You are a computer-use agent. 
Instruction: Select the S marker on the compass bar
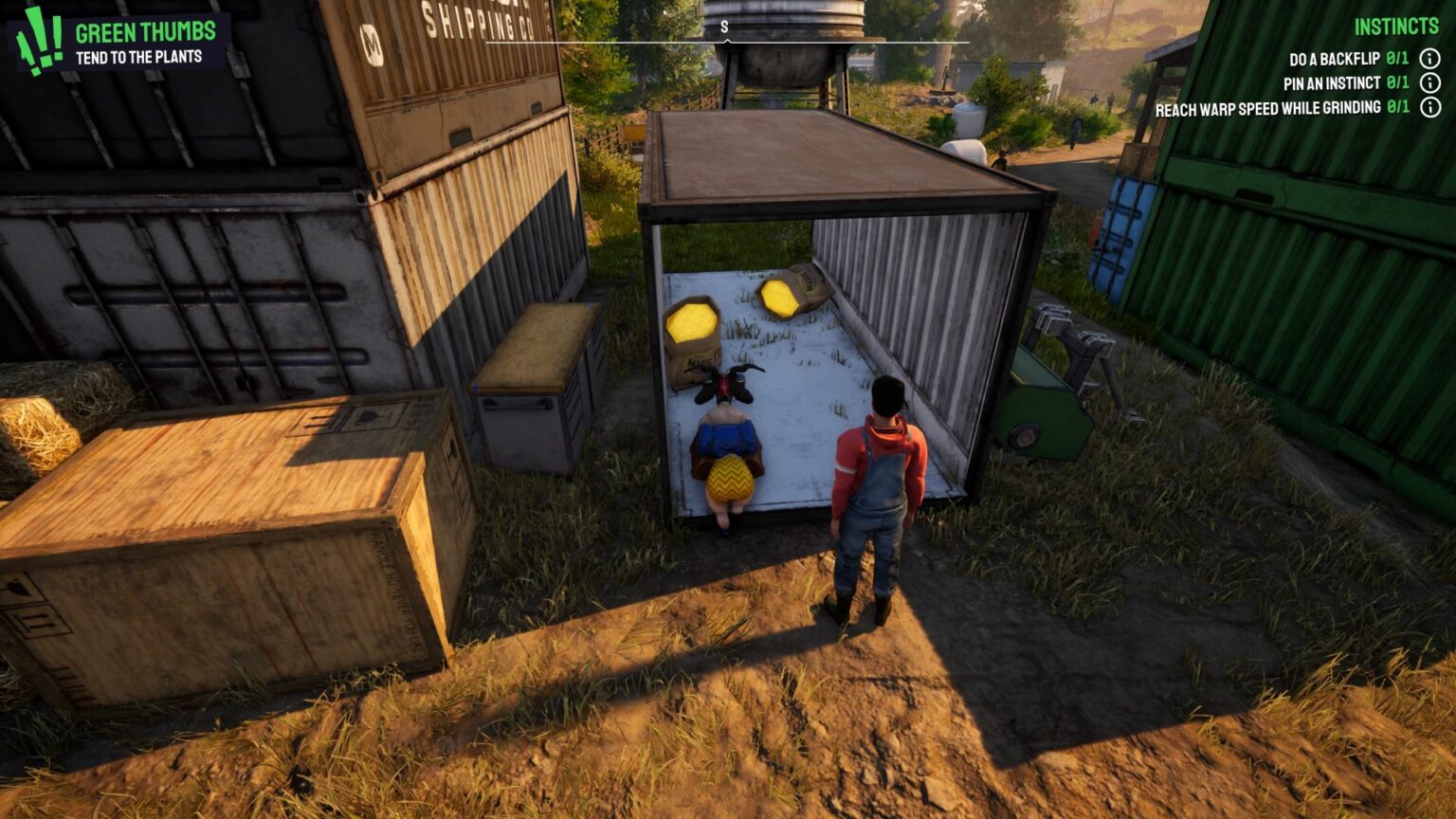(726, 27)
